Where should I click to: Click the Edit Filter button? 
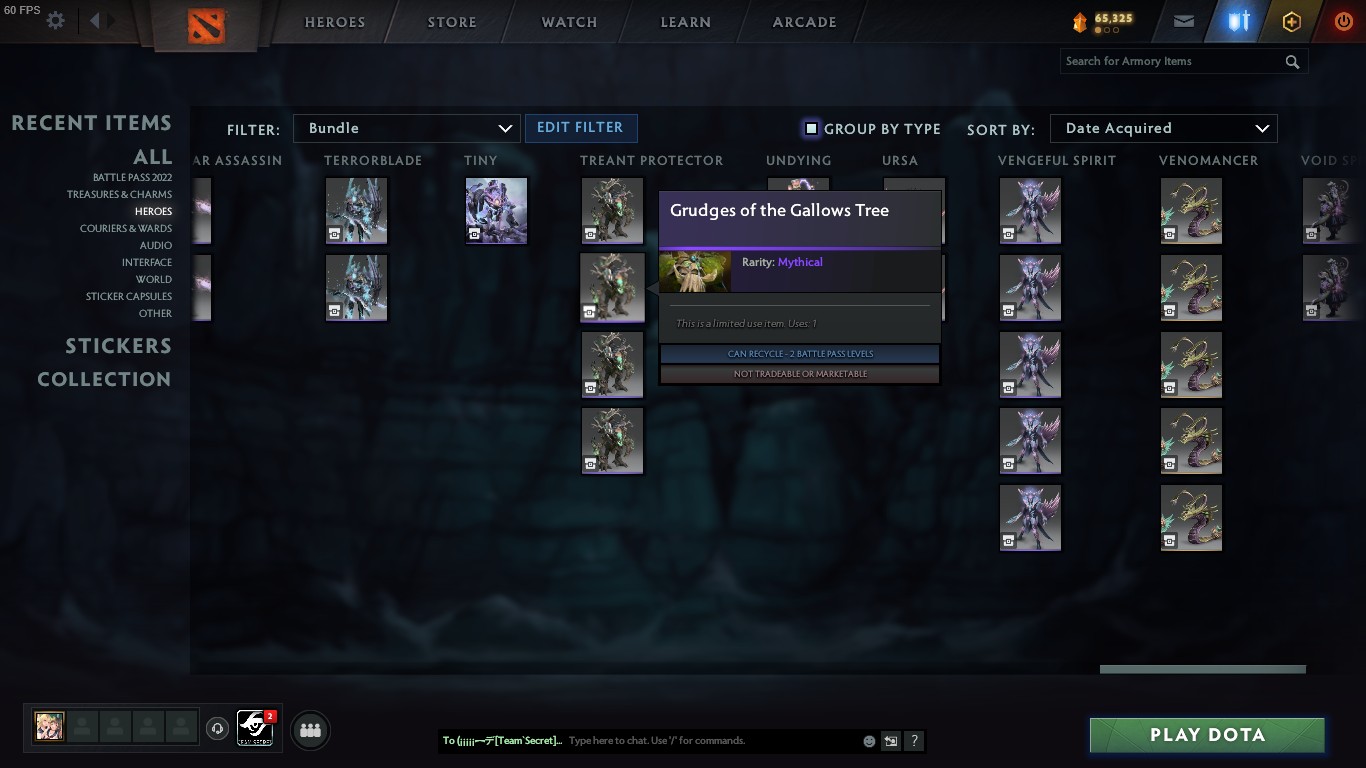tap(581, 128)
